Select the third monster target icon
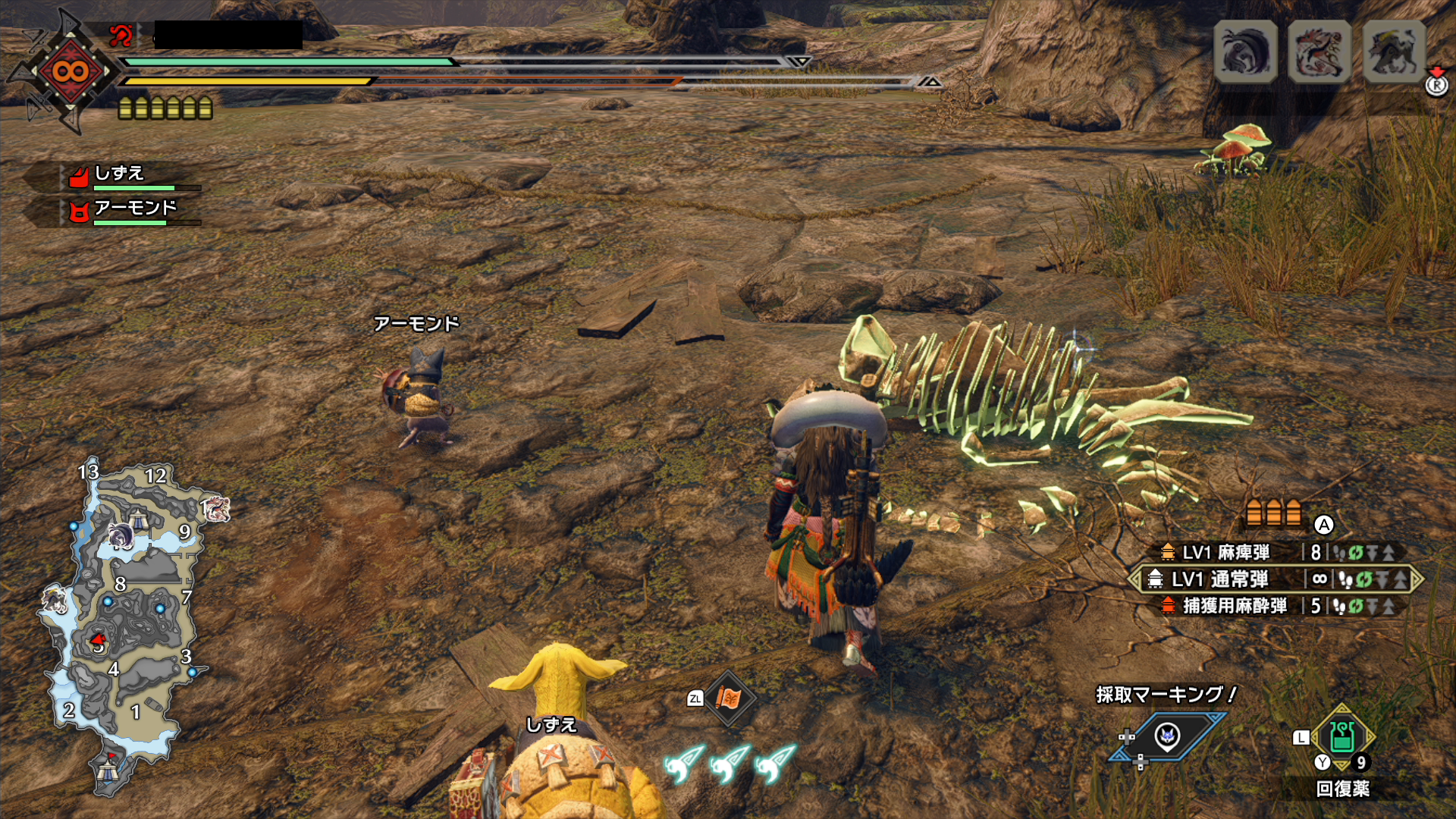This screenshot has height=819, width=1456. (x=1394, y=52)
